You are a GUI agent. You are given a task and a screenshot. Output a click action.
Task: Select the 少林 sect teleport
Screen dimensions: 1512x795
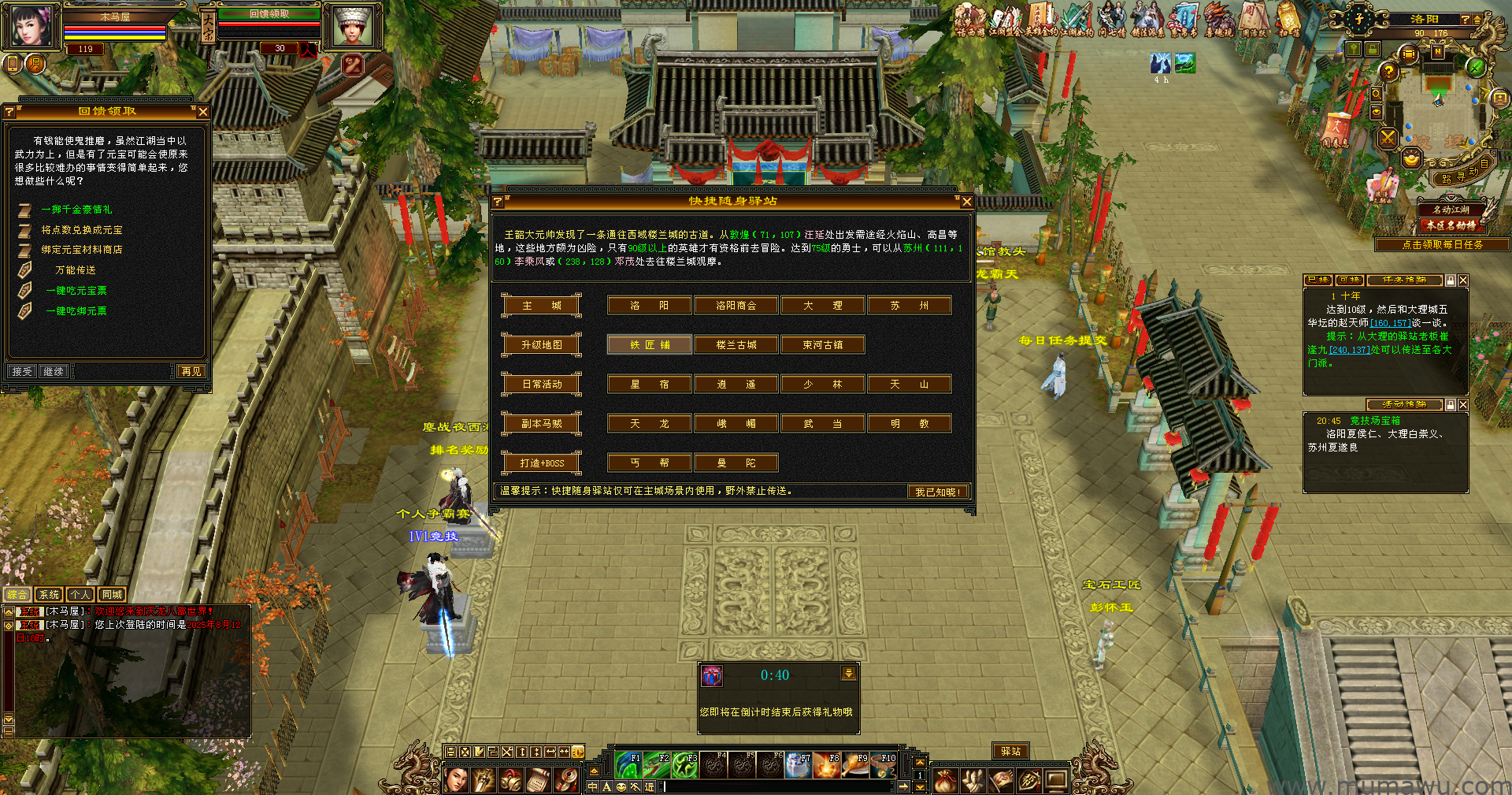point(822,384)
